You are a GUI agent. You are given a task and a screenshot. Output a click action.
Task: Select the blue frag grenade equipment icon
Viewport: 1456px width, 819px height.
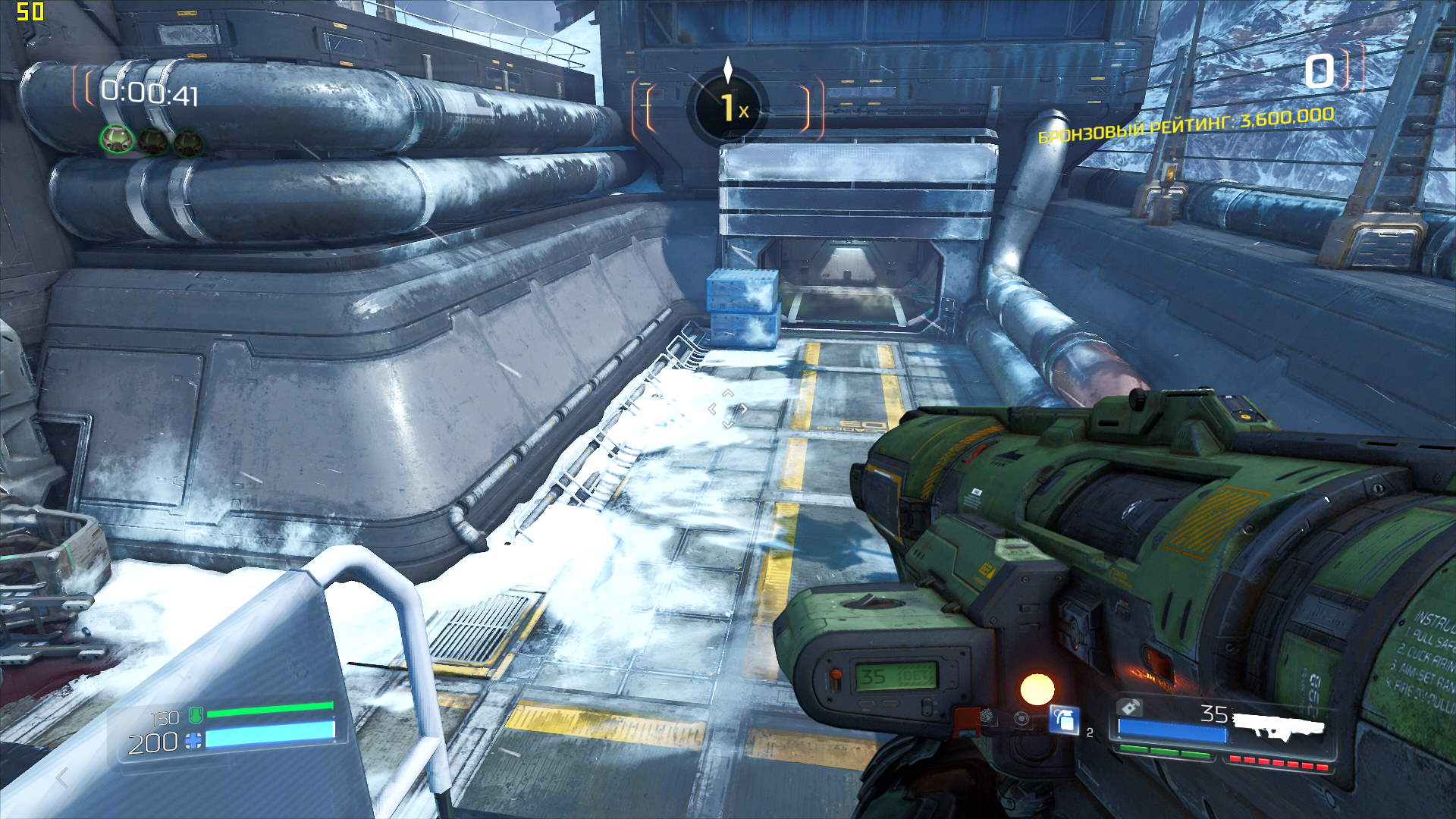point(1064,719)
